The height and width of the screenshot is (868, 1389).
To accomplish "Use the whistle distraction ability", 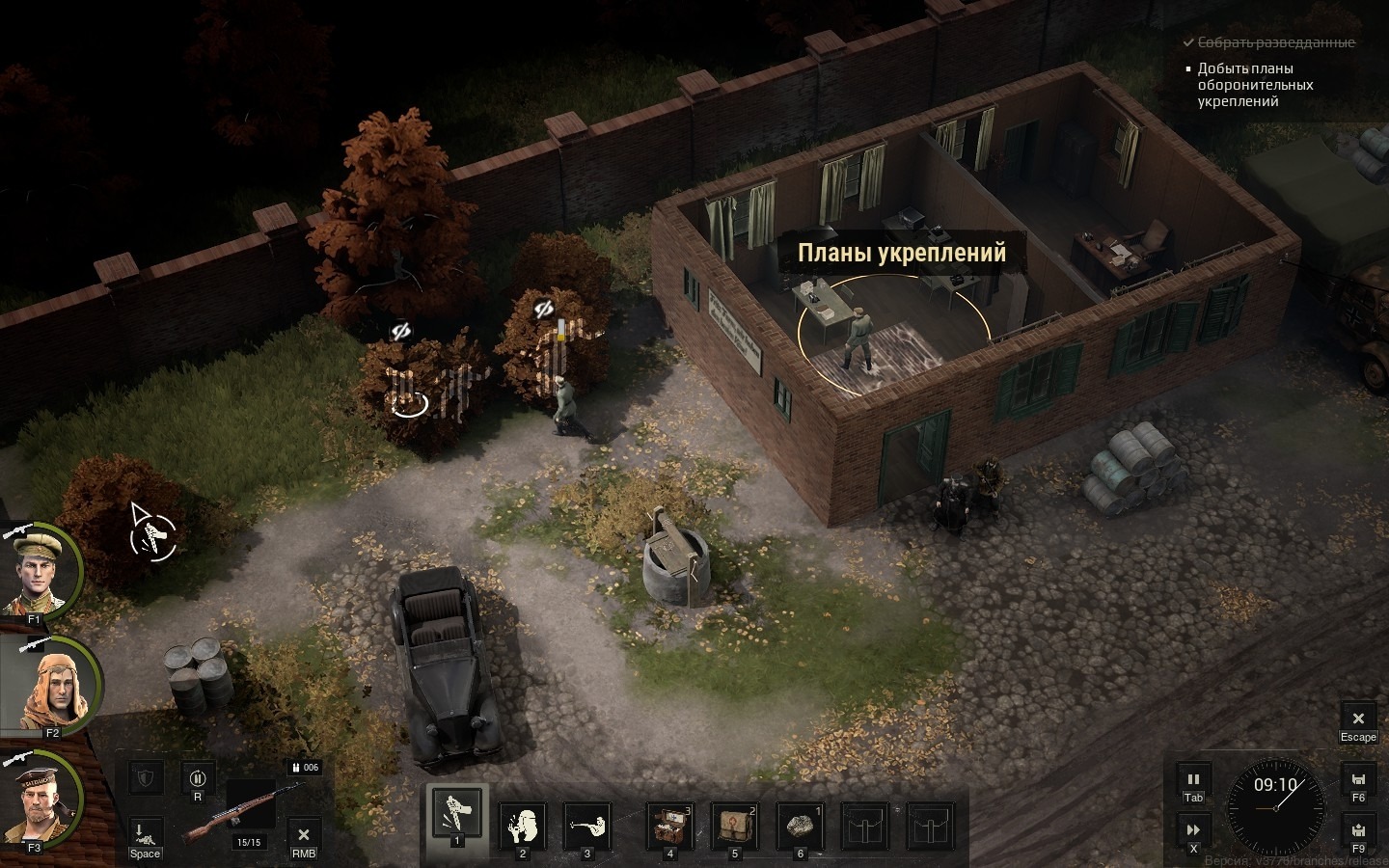I will (523, 827).
